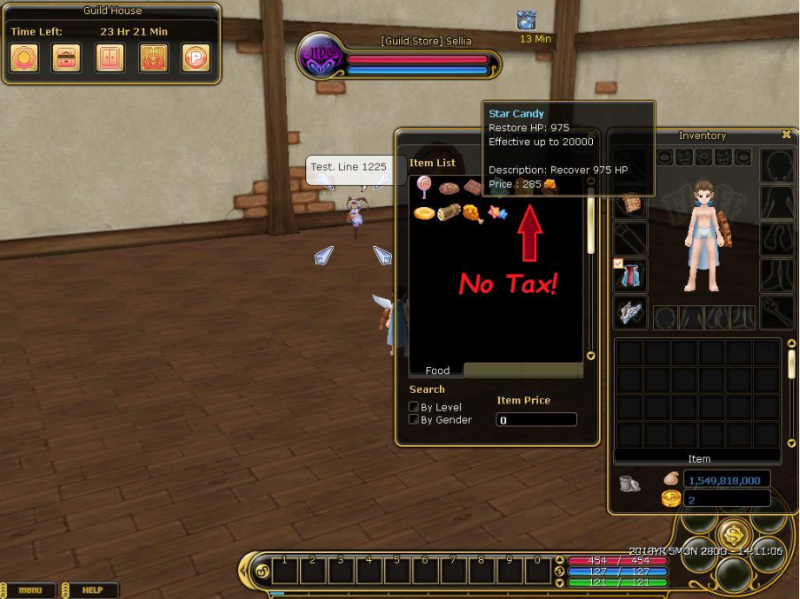Click the guild house wardrobe icon

pos(110,57)
